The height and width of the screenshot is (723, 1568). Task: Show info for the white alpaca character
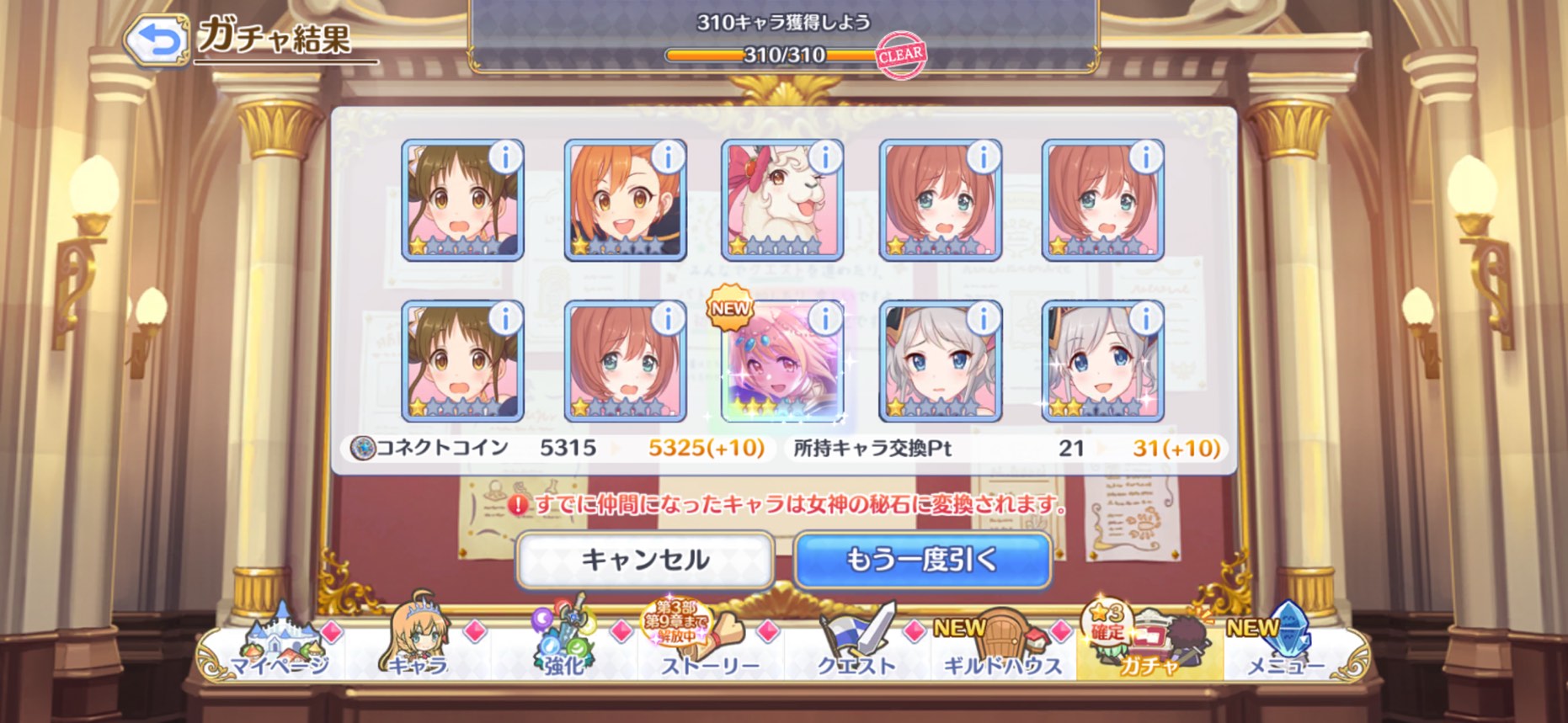tap(824, 157)
